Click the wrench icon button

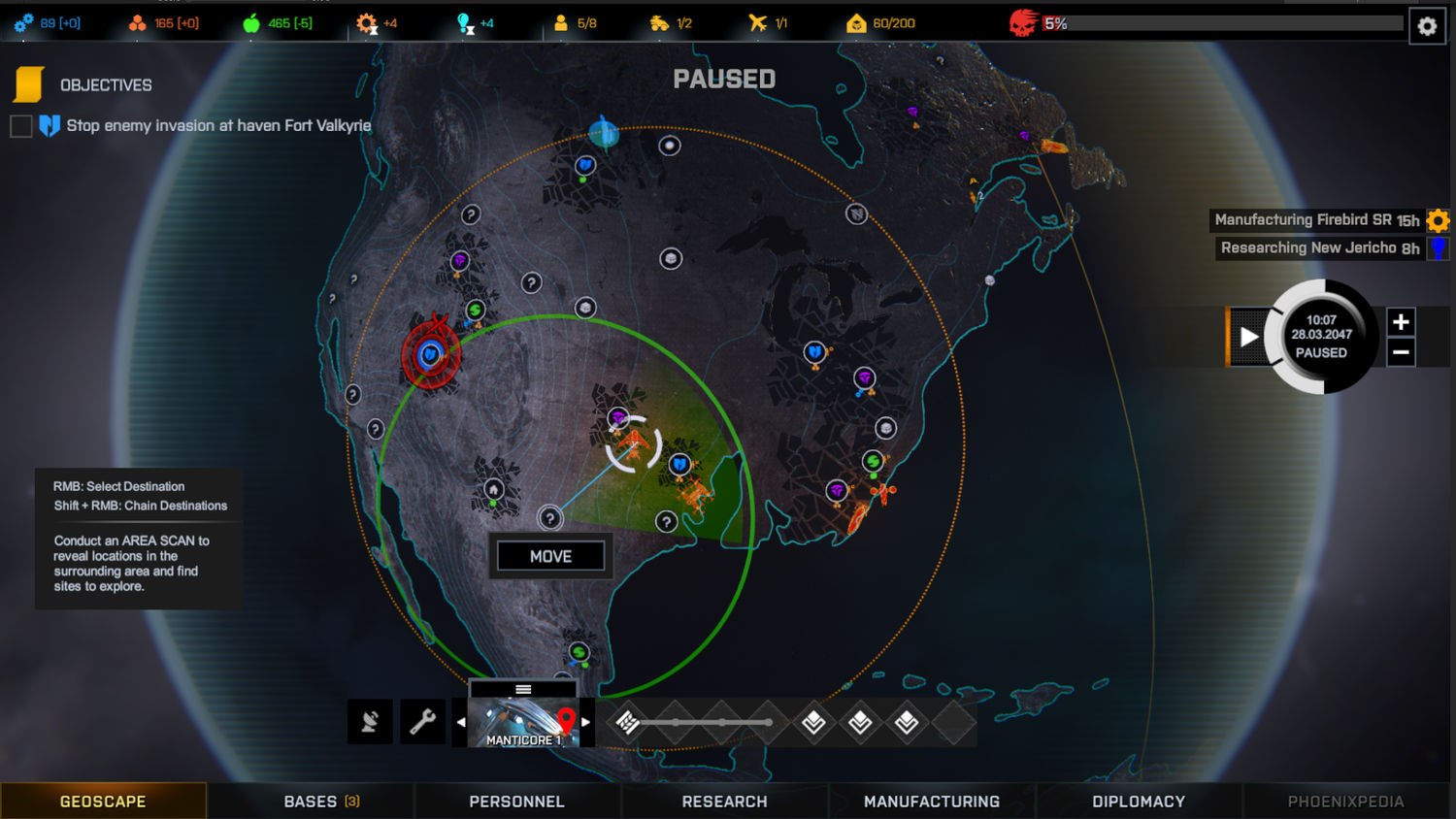click(x=422, y=722)
